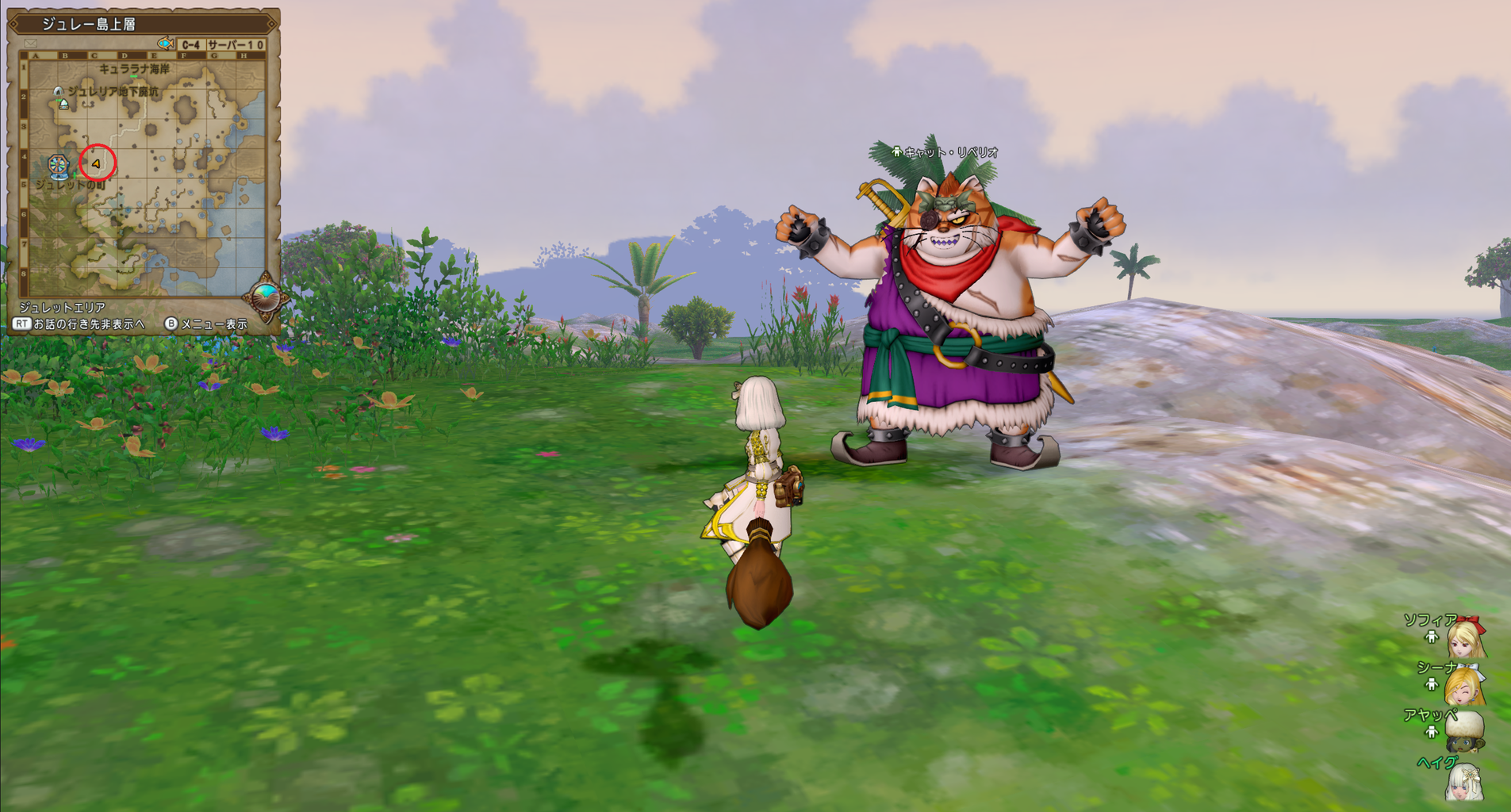Click the cave icon for ジュレリア地下廃坑

59,90
